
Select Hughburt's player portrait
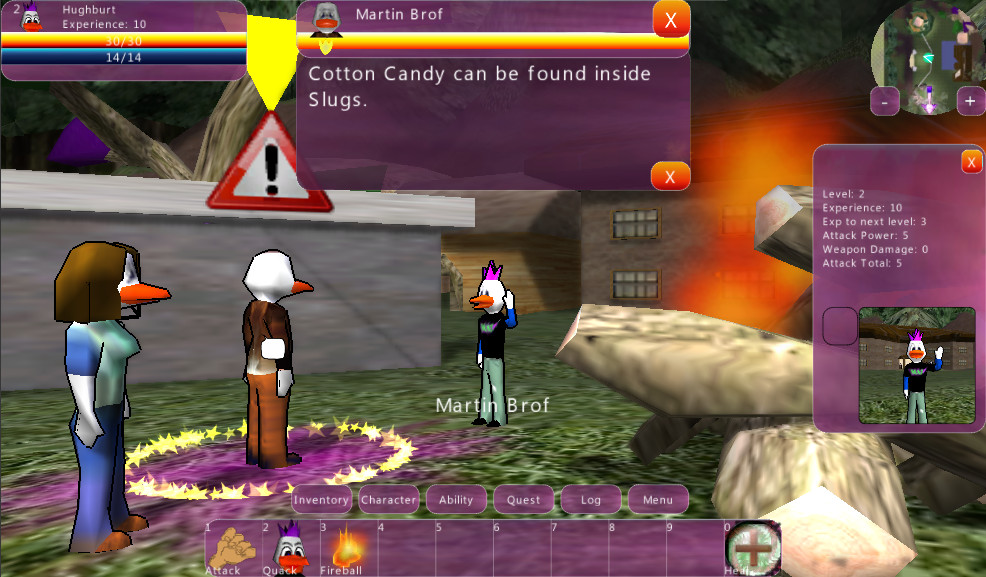pos(32,18)
